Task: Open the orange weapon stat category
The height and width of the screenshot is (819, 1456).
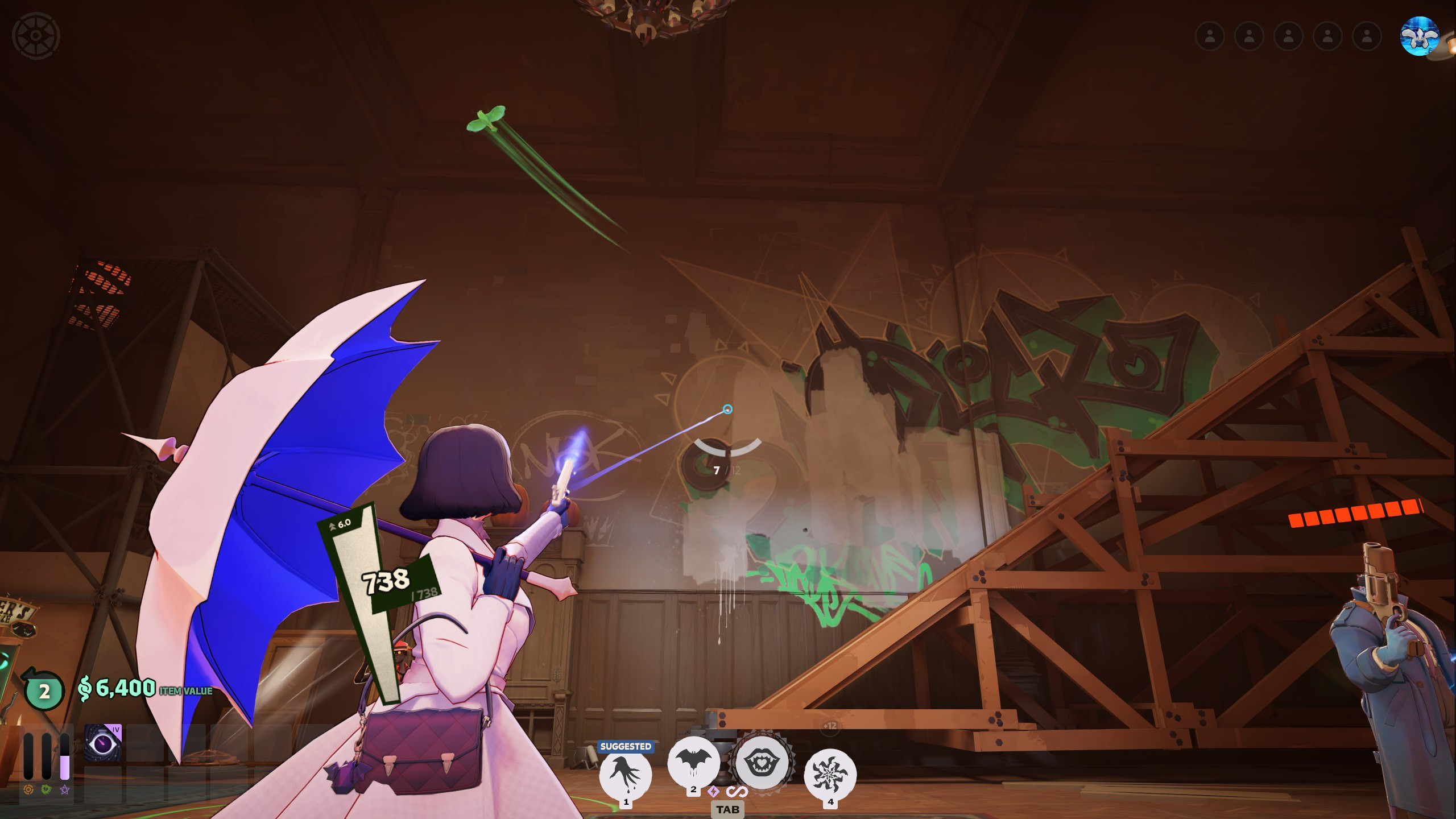Action: pos(28,789)
